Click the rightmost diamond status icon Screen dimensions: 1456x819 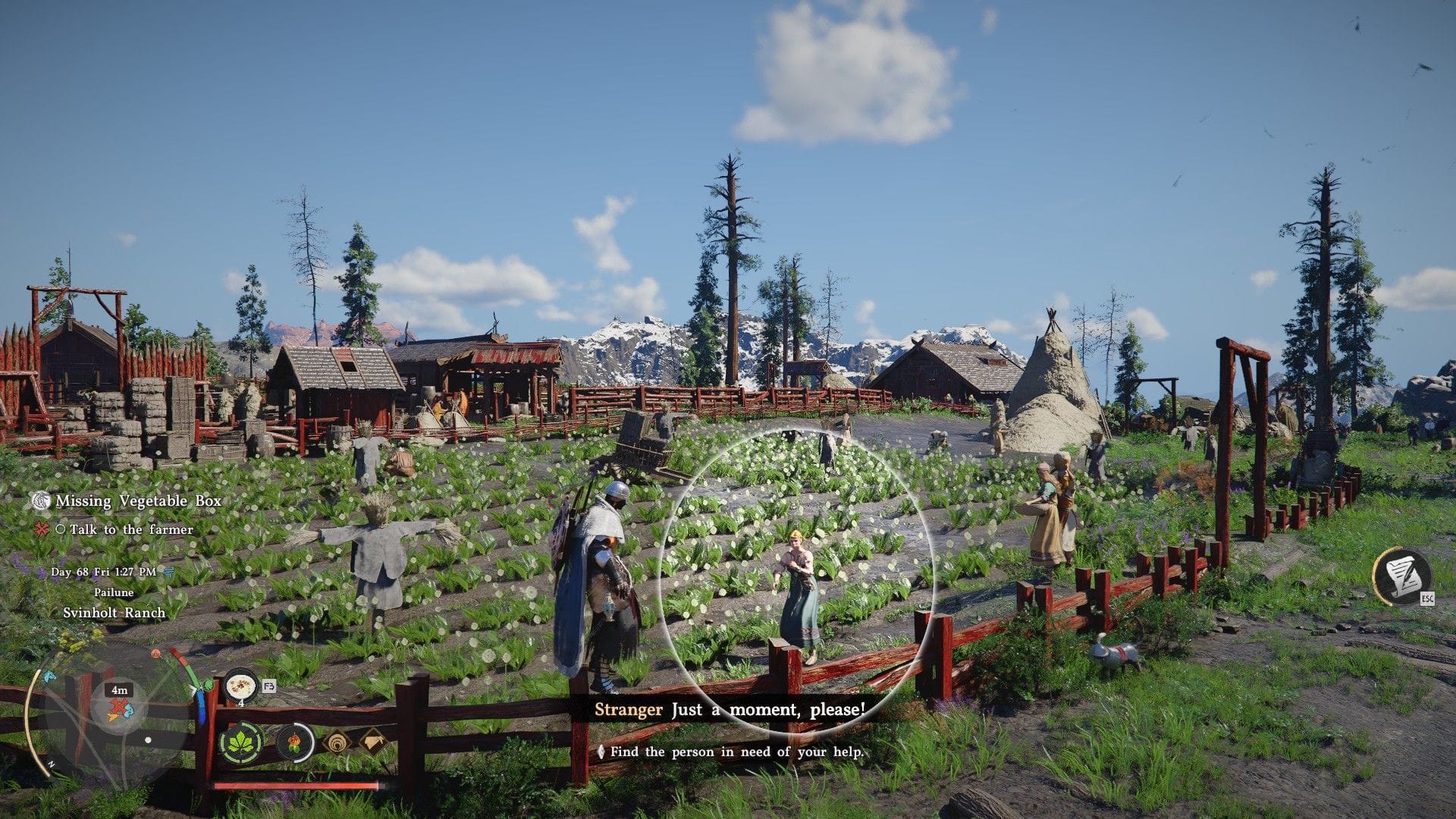[x=372, y=741]
